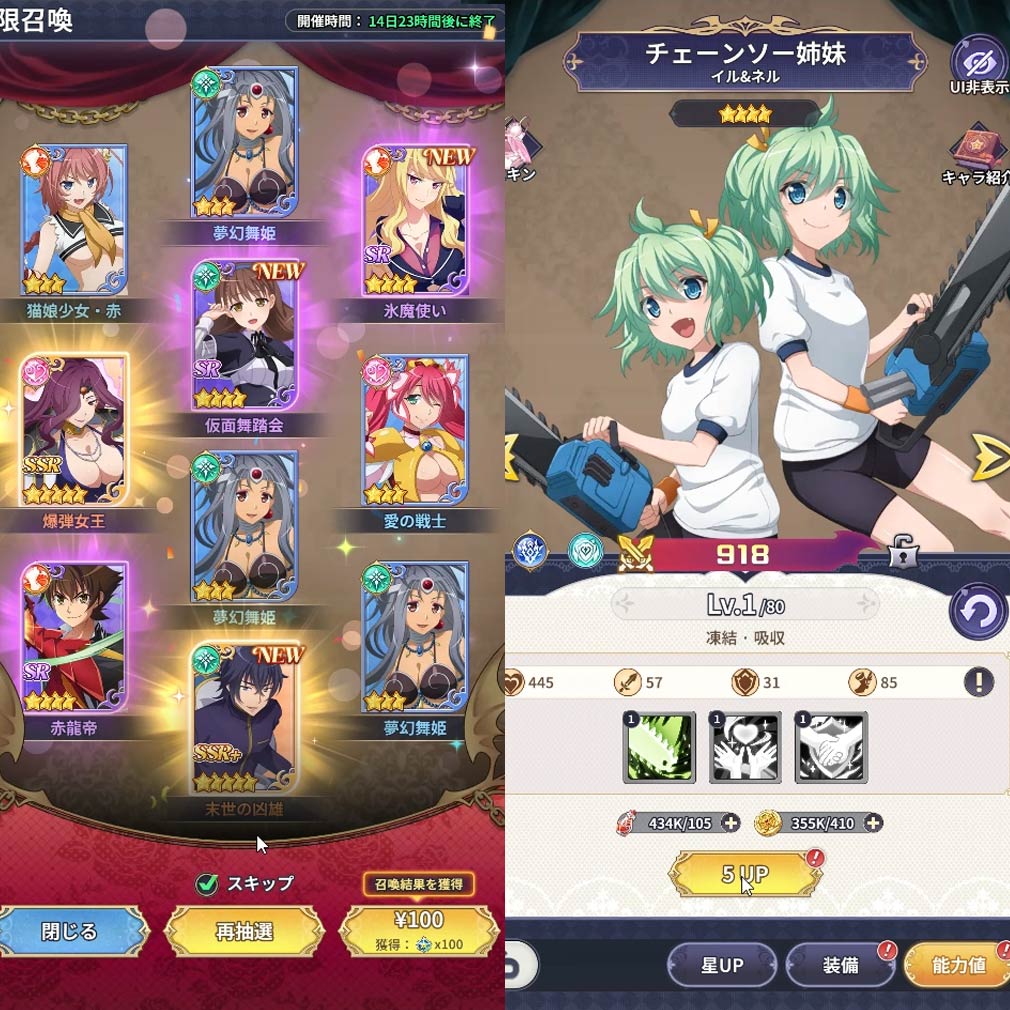The image size is (1010, 1010).
Task: Select the 爆弾女王 SSR card
Action: pyautogui.click(x=75, y=428)
